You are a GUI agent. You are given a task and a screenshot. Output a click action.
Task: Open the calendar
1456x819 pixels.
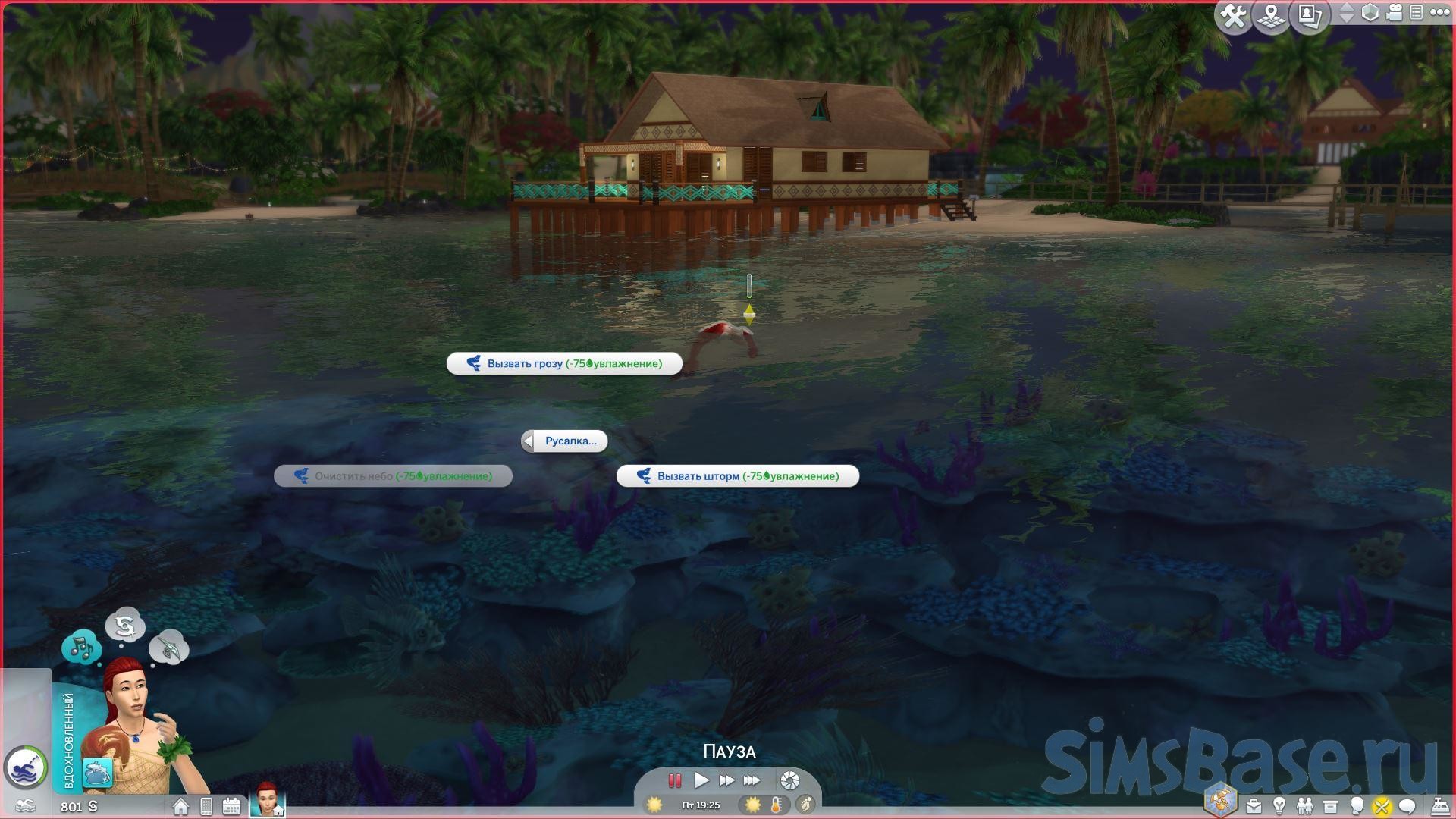click(231, 806)
